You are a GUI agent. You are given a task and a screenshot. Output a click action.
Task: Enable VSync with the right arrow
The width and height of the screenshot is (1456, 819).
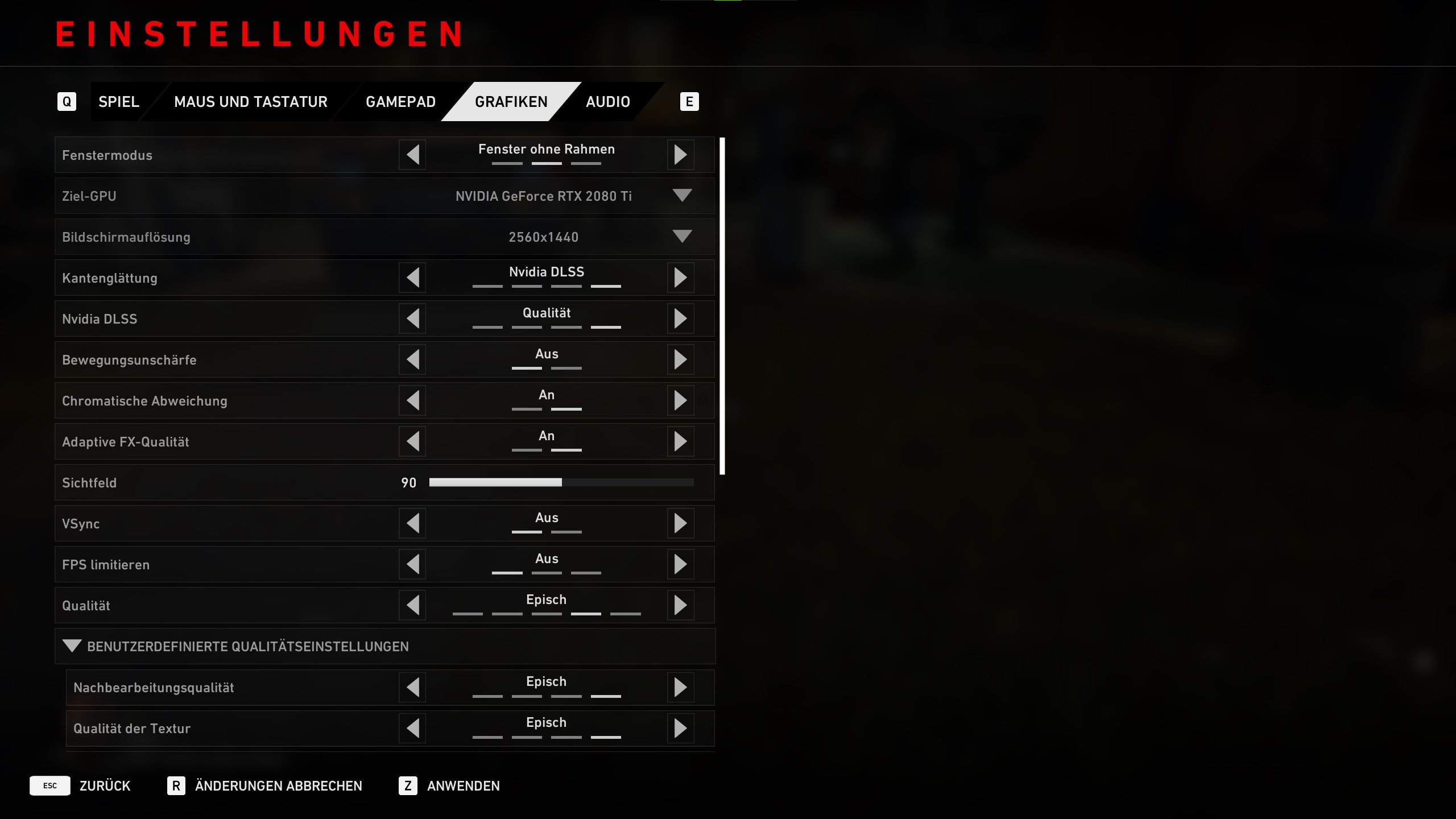[680, 523]
